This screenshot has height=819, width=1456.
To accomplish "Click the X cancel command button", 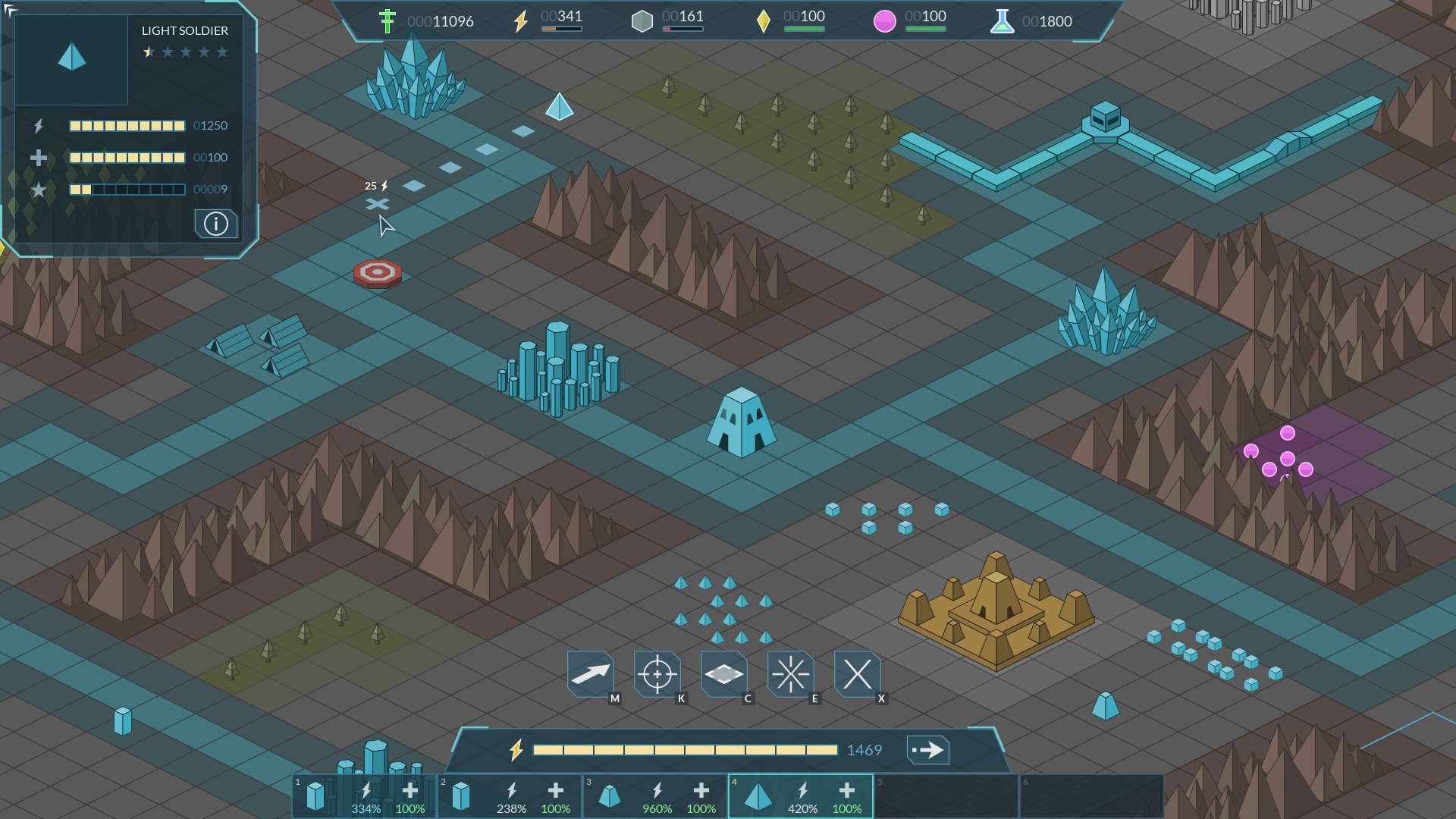I will [x=857, y=673].
